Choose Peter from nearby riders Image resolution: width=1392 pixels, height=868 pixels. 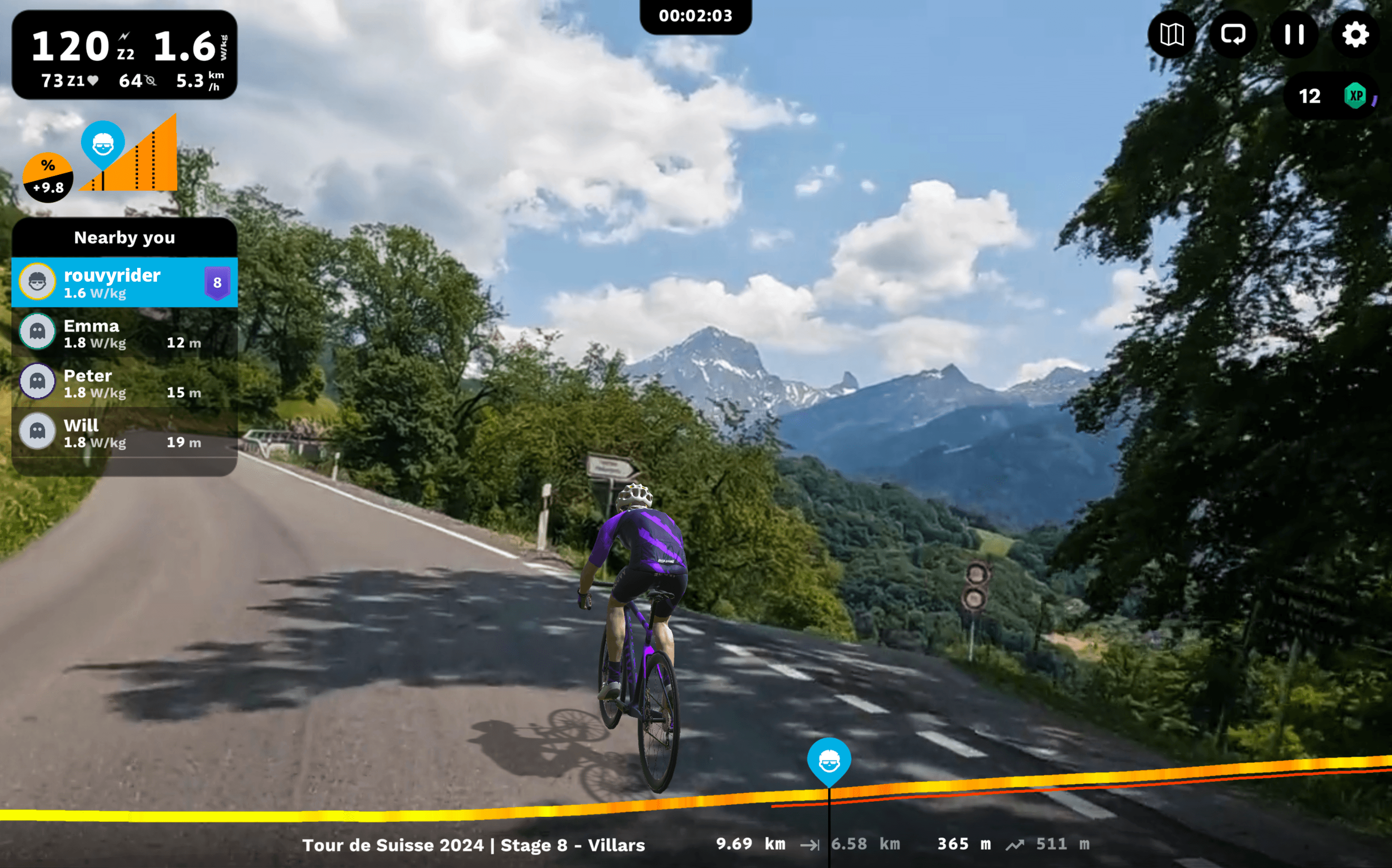pyautogui.click(x=125, y=383)
